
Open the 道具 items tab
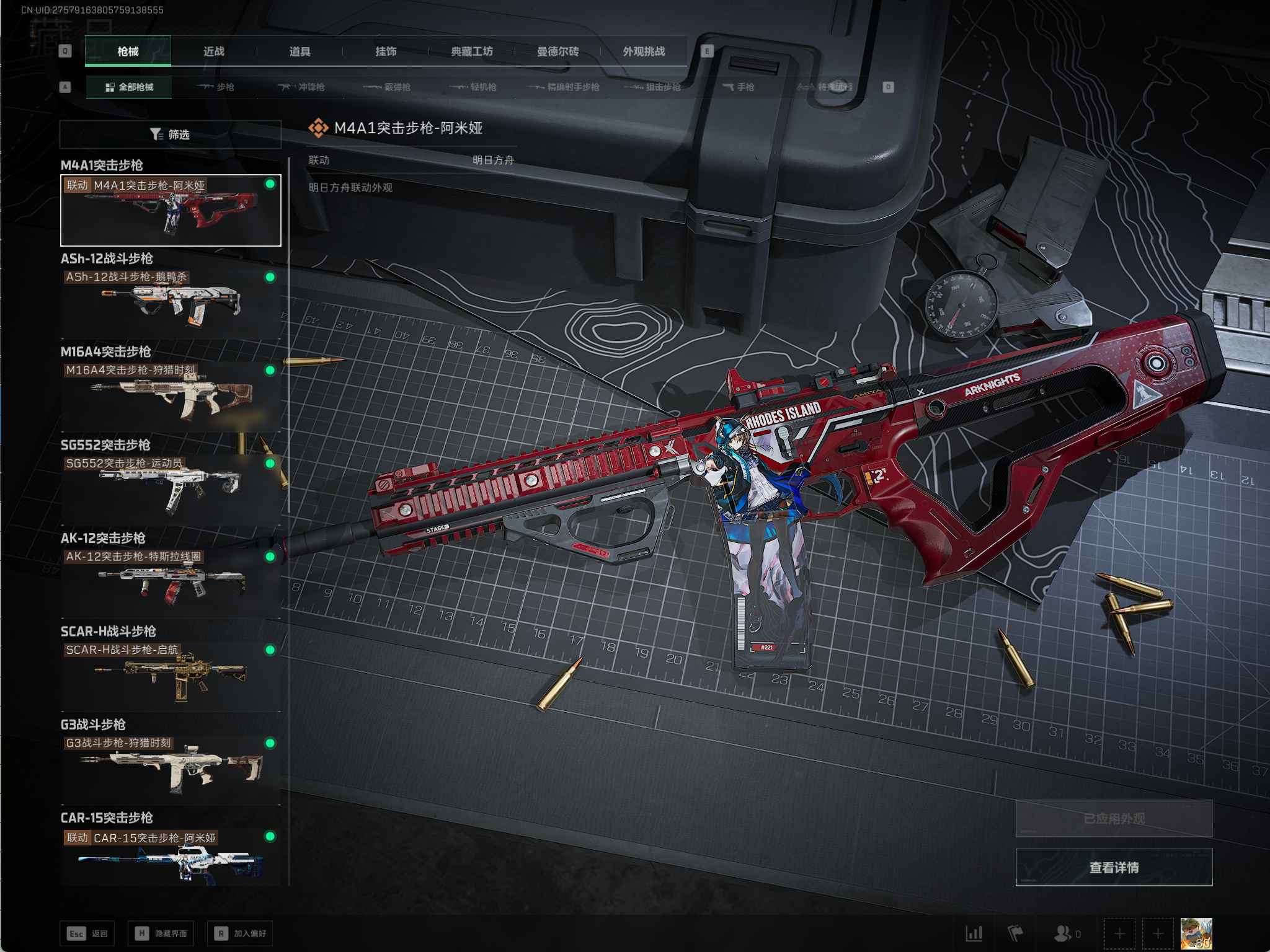(x=300, y=51)
